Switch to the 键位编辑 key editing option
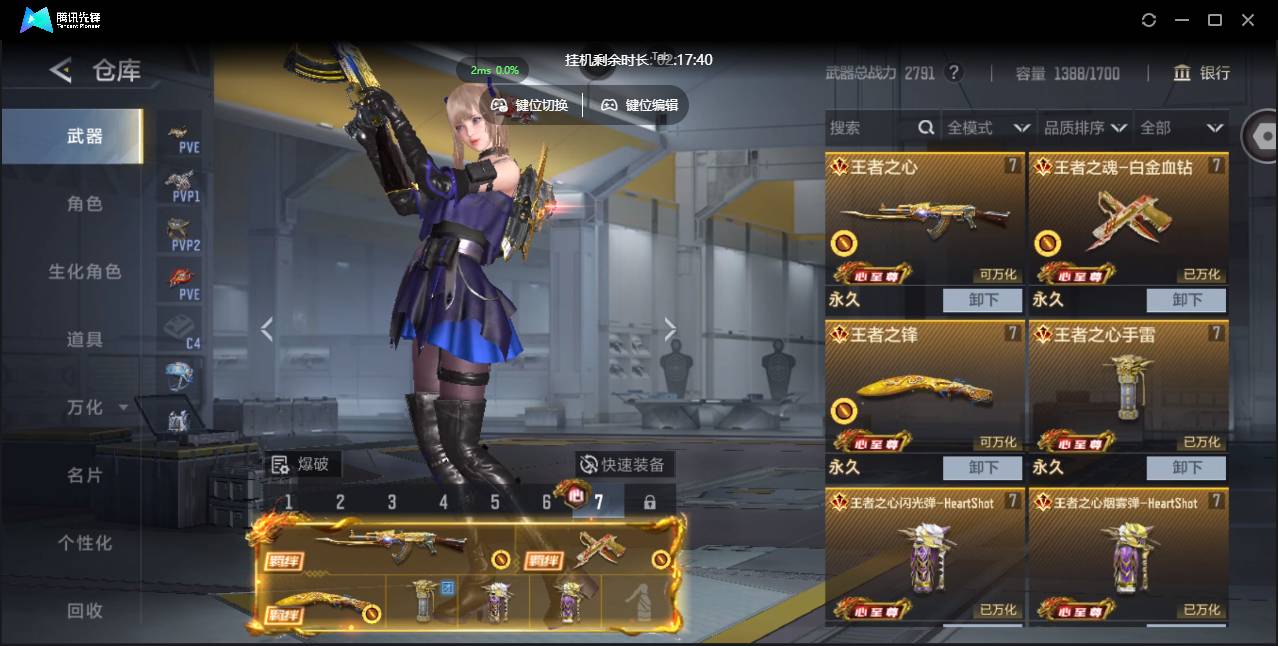Screen dimensions: 1278x646 tap(639, 105)
